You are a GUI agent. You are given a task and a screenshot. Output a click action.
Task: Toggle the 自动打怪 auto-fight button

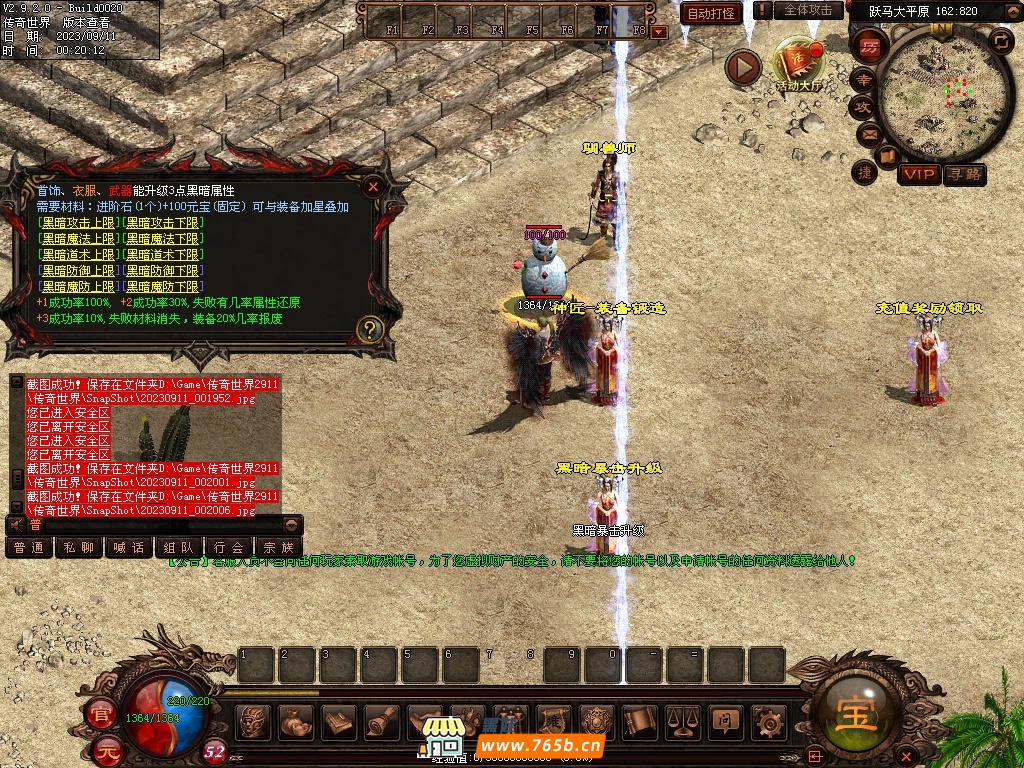point(711,13)
